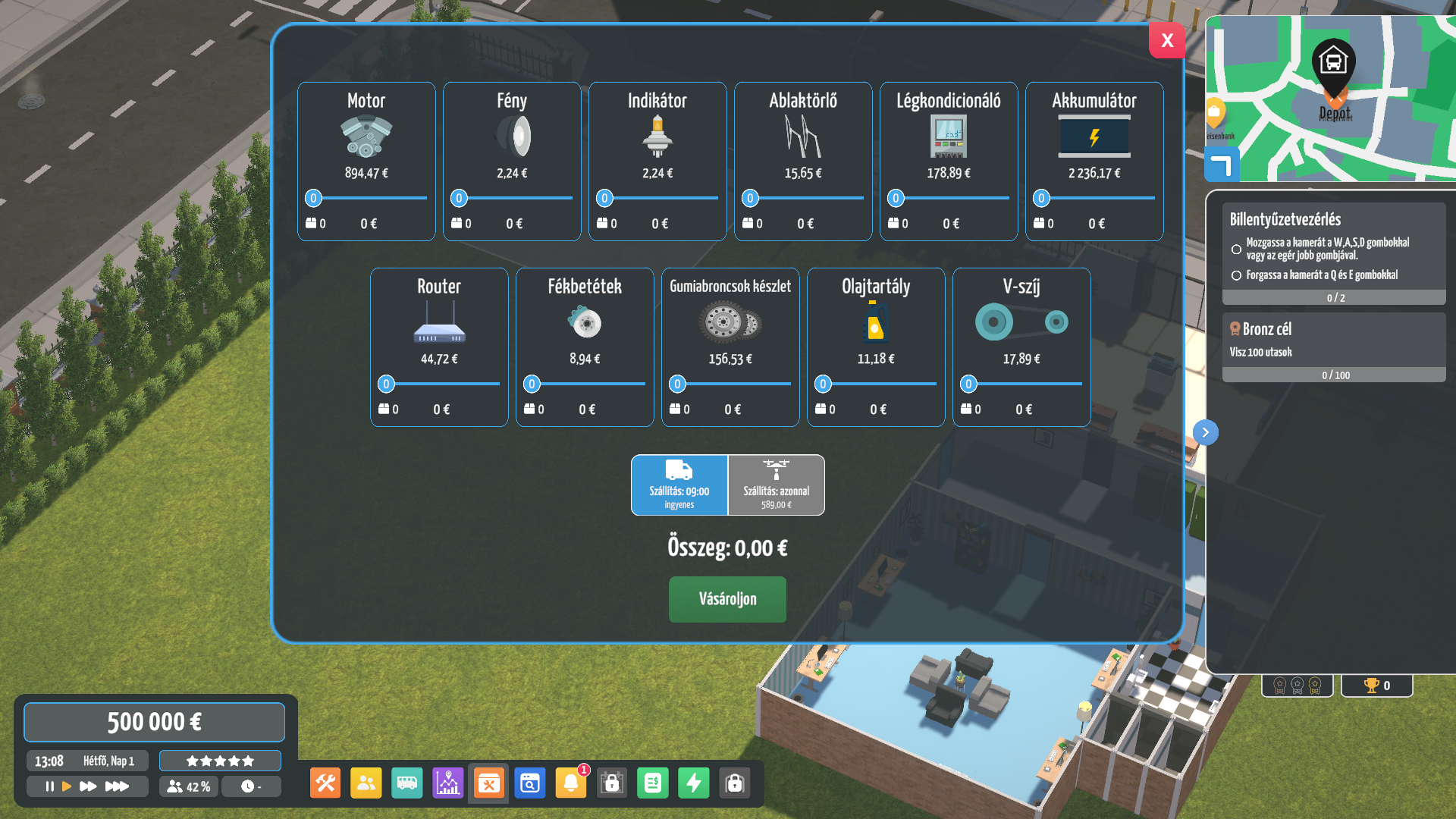Click the green Vásároljon purchase button
Screen dimensions: 1456x819
[727, 599]
